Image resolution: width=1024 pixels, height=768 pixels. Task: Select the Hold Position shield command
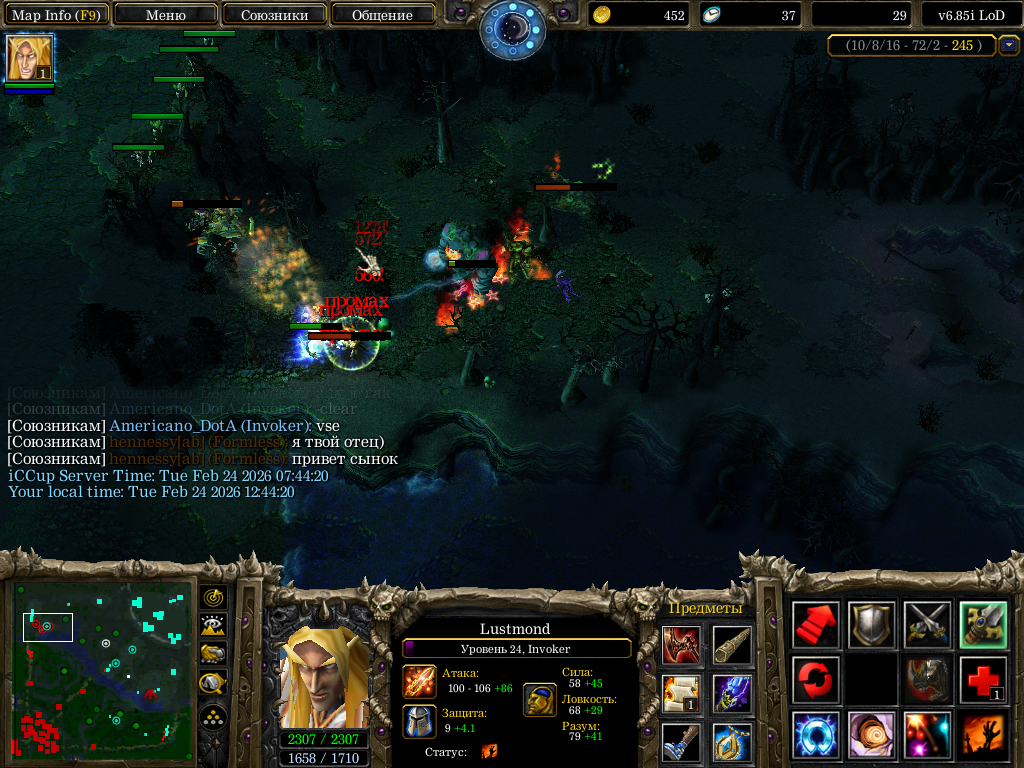[x=871, y=625]
